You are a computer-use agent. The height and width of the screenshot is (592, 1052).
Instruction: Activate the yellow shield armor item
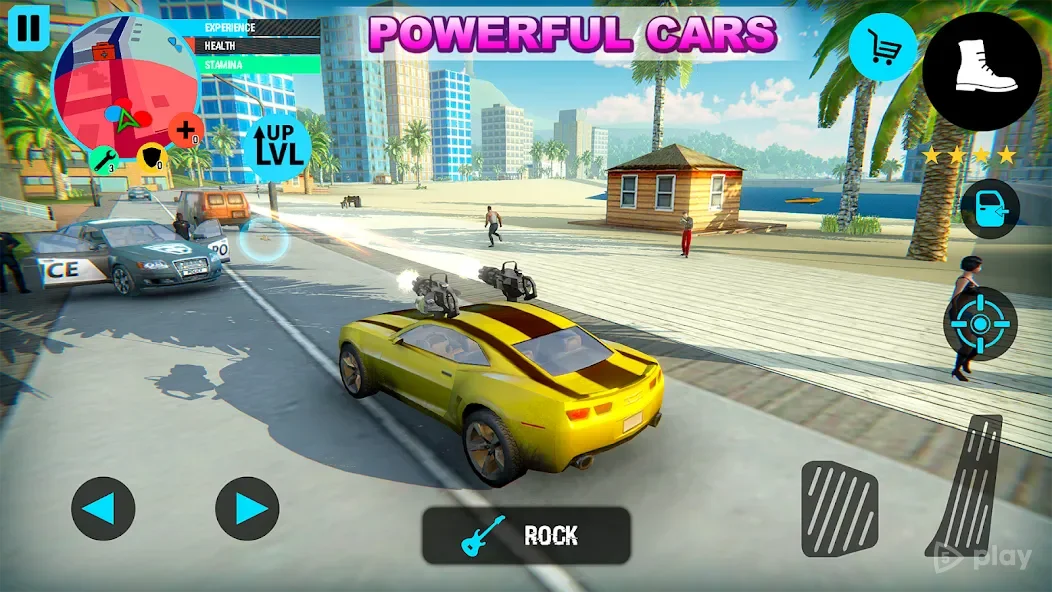point(151,158)
